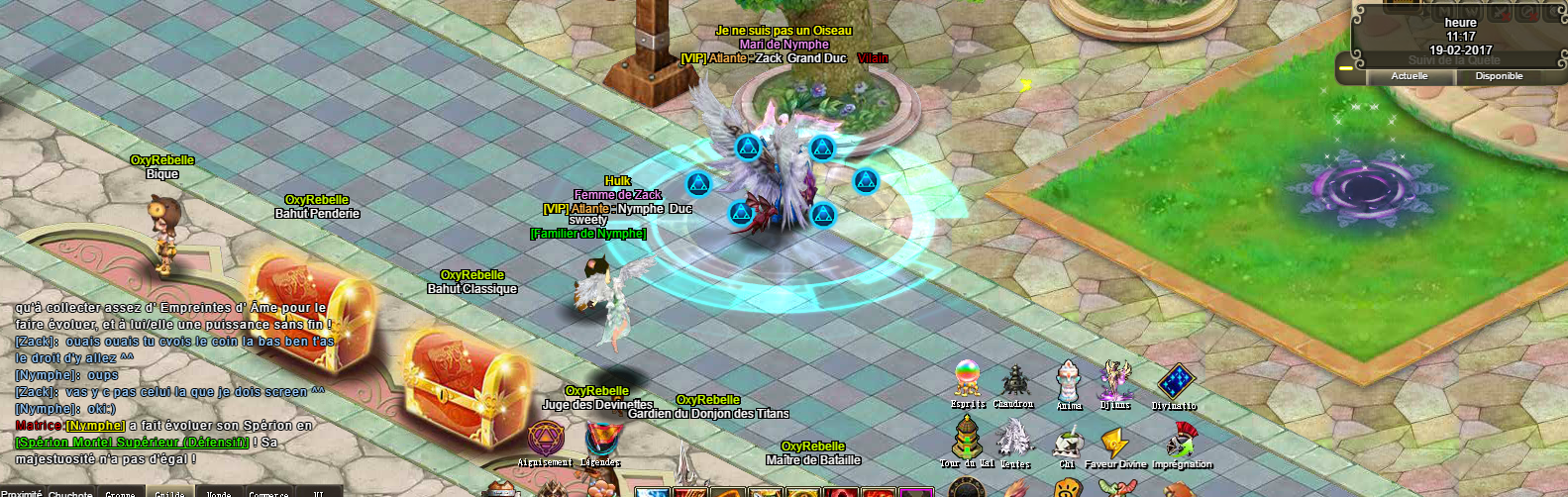Open the Imprégnation helmet icon
The image size is (1568, 497).
click(x=1181, y=441)
